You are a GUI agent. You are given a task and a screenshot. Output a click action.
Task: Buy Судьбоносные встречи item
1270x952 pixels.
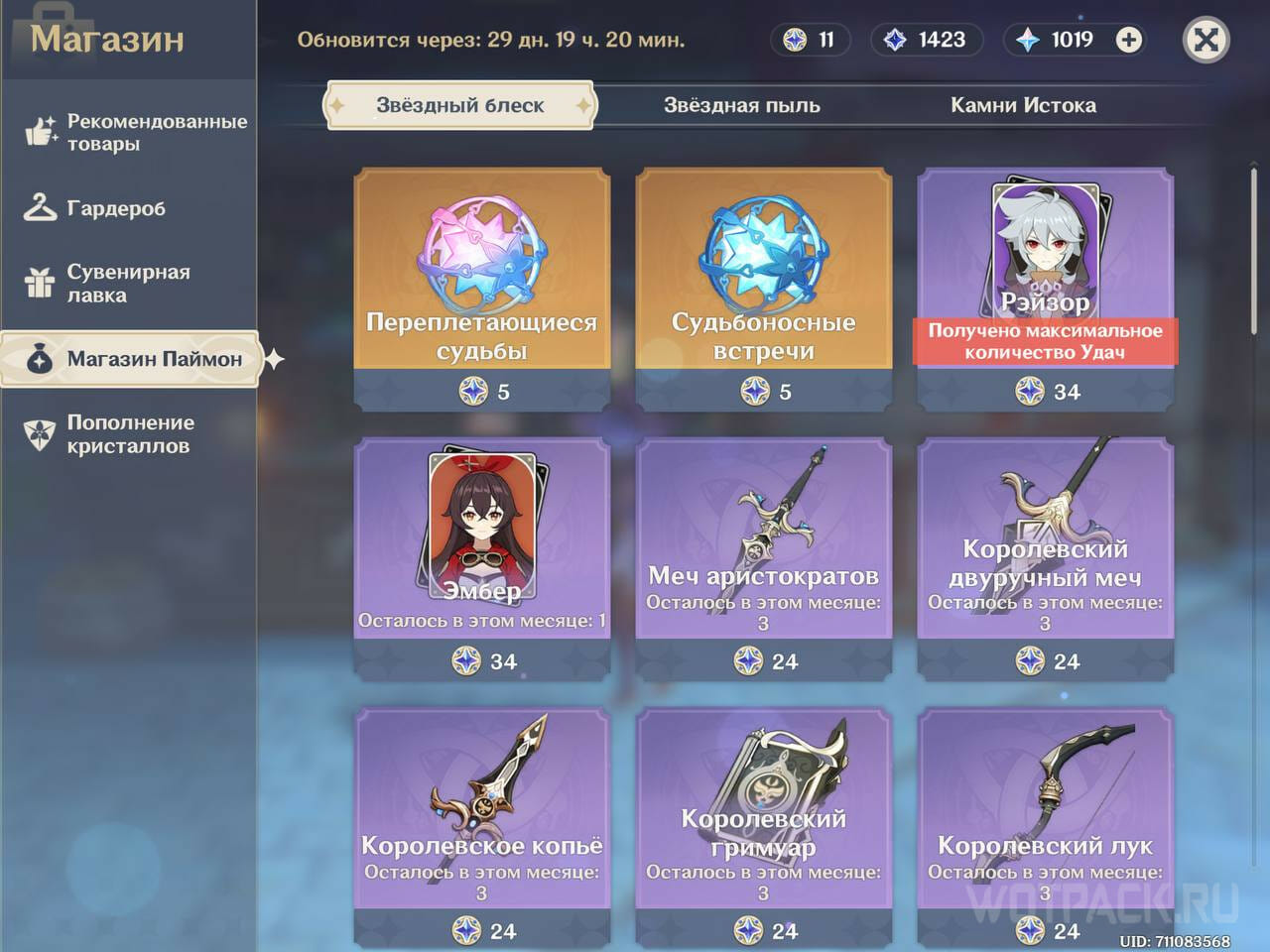click(x=763, y=288)
